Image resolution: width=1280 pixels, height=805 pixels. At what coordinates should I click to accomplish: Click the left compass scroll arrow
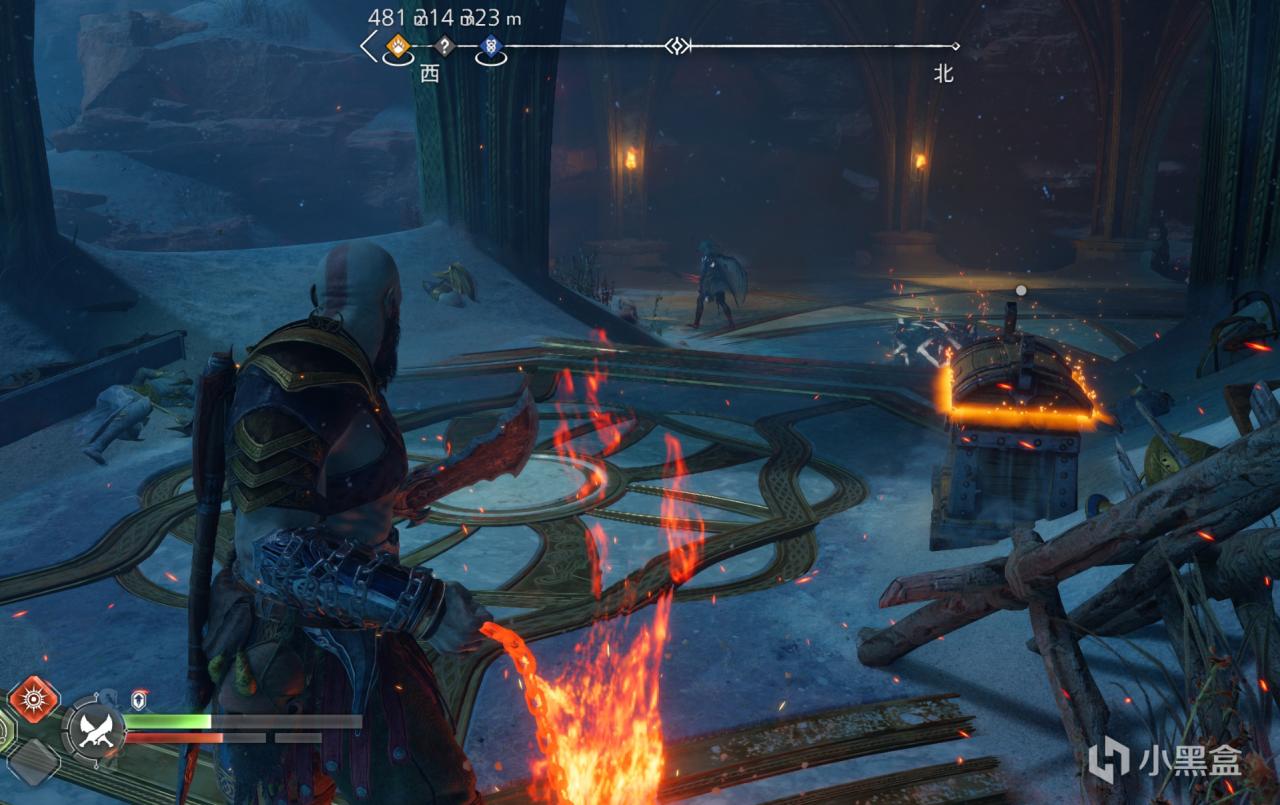(369, 45)
